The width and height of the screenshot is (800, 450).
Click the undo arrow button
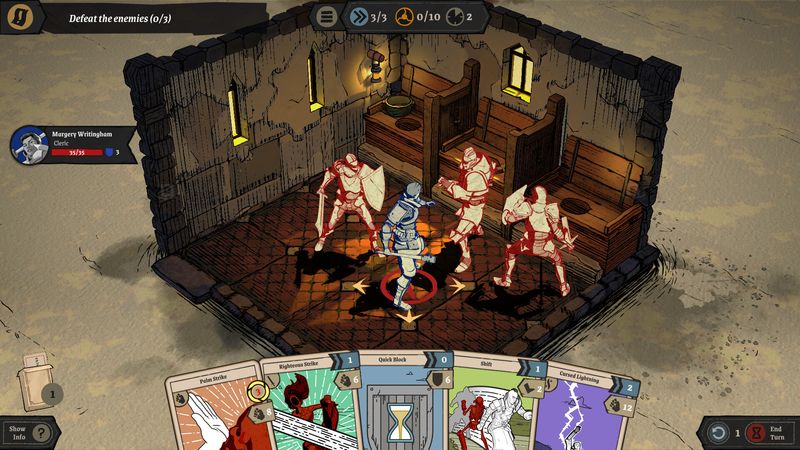pyautogui.click(x=716, y=433)
